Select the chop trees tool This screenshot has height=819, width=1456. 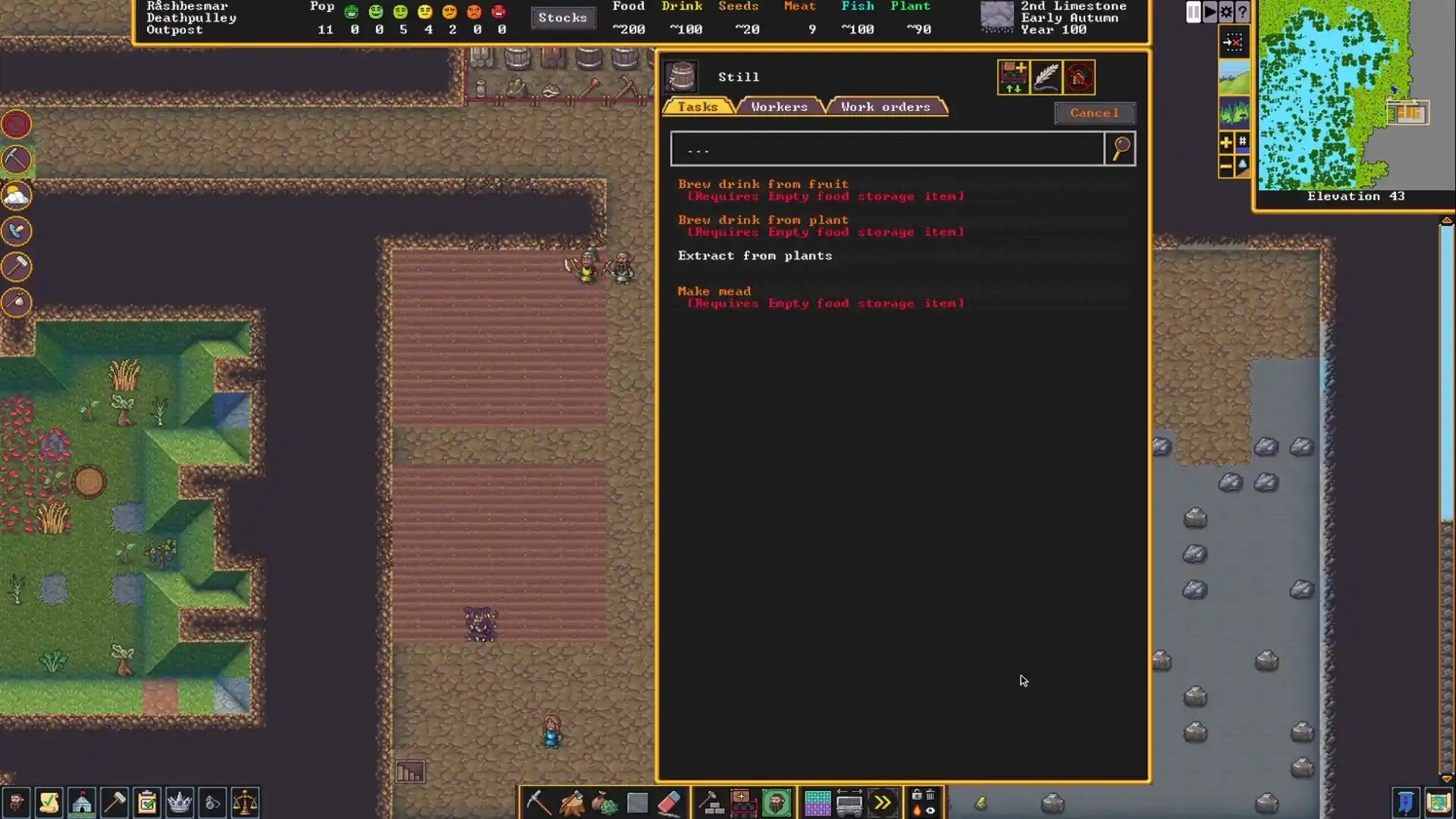(x=572, y=802)
